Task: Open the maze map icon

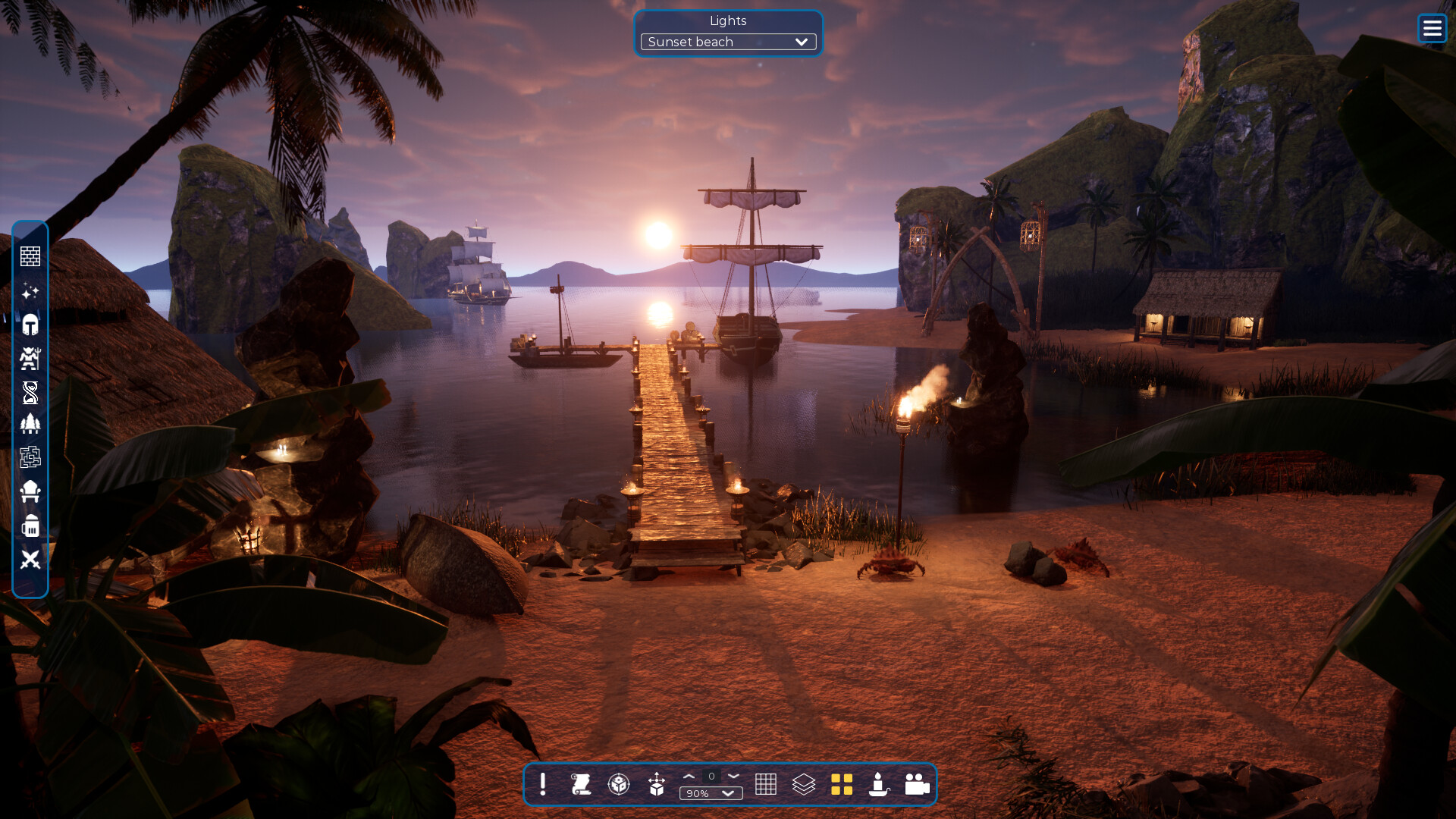Action: pyautogui.click(x=30, y=457)
